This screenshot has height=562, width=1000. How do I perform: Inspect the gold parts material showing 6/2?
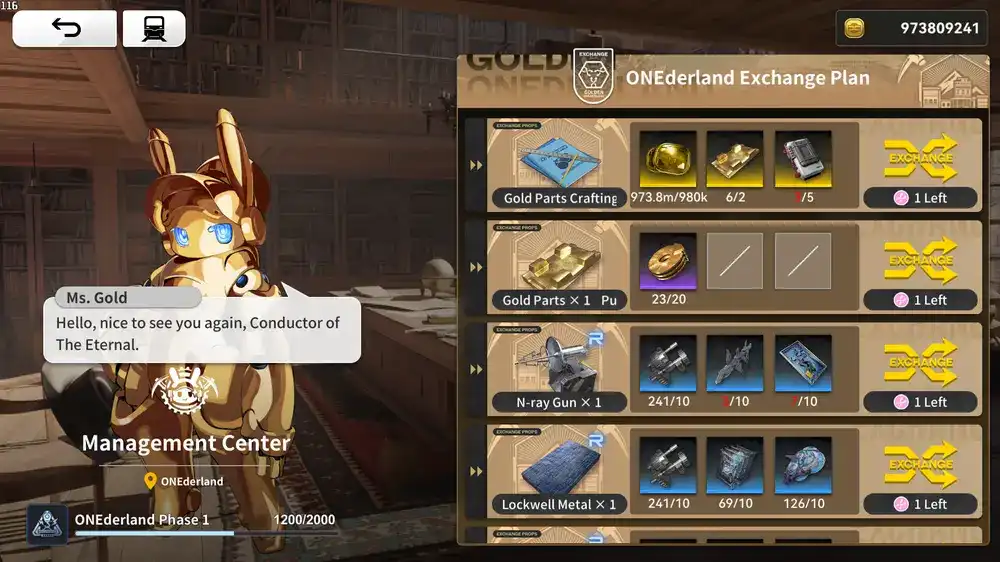[735, 159]
